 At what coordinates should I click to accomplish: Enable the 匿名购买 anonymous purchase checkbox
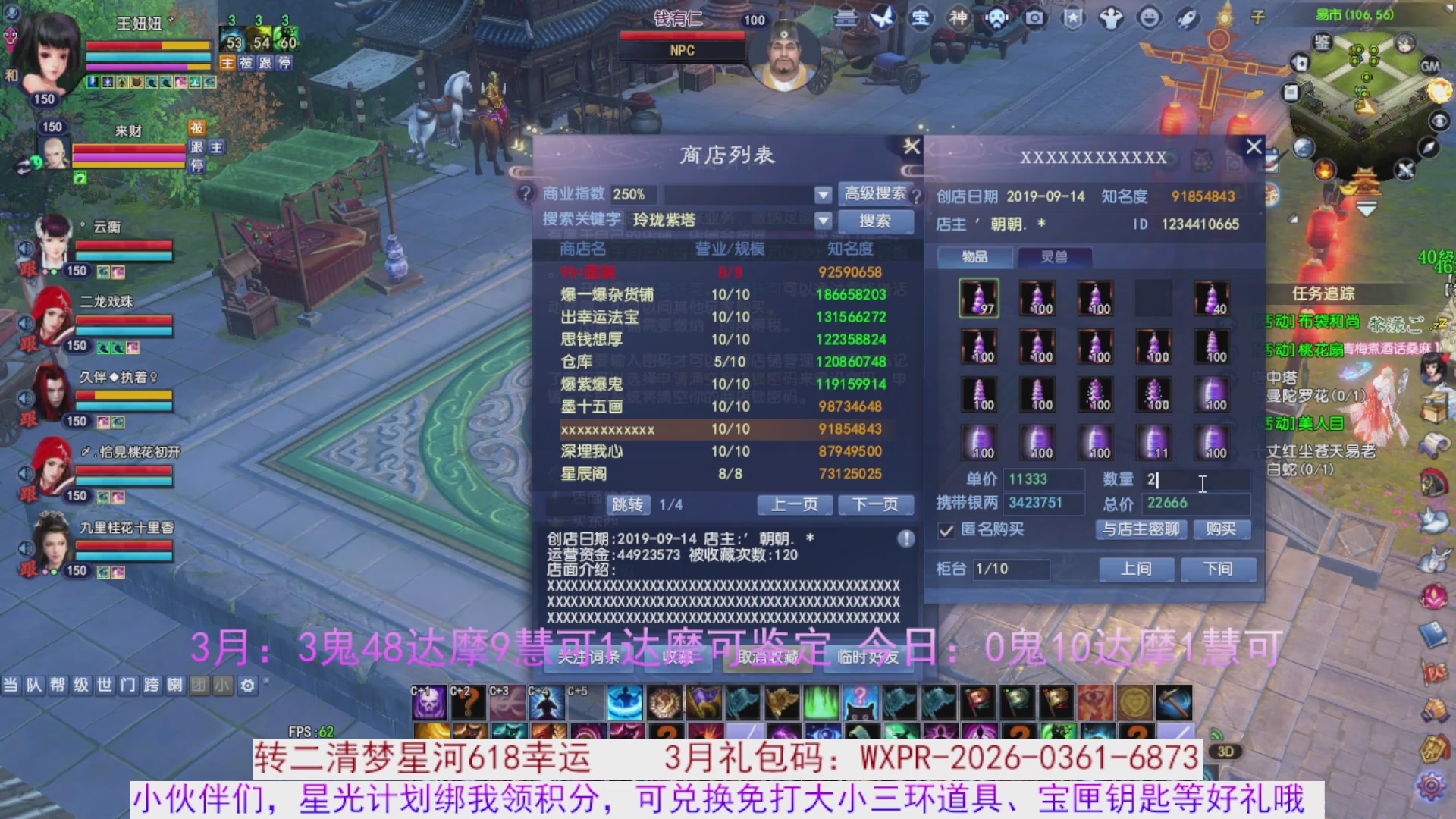[946, 530]
